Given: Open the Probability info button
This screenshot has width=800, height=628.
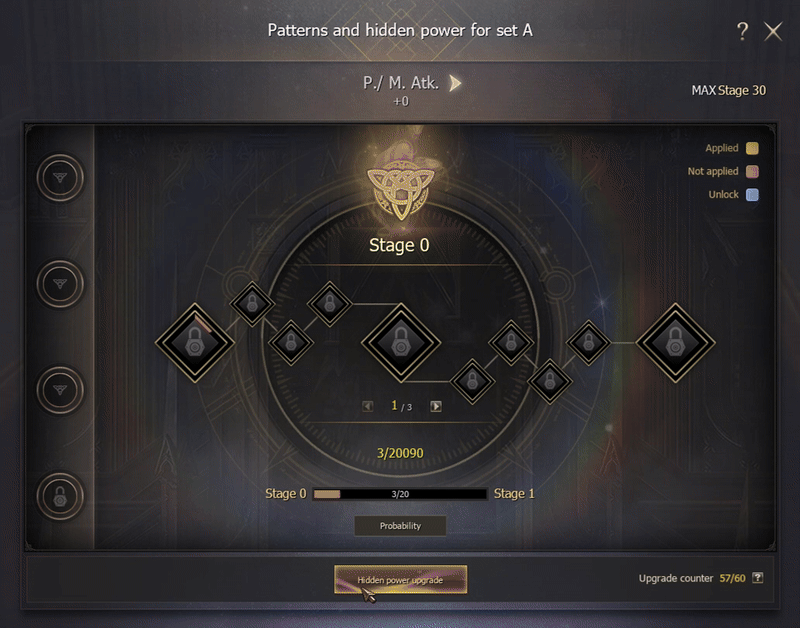Looking at the screenshot, I should 400,525.
